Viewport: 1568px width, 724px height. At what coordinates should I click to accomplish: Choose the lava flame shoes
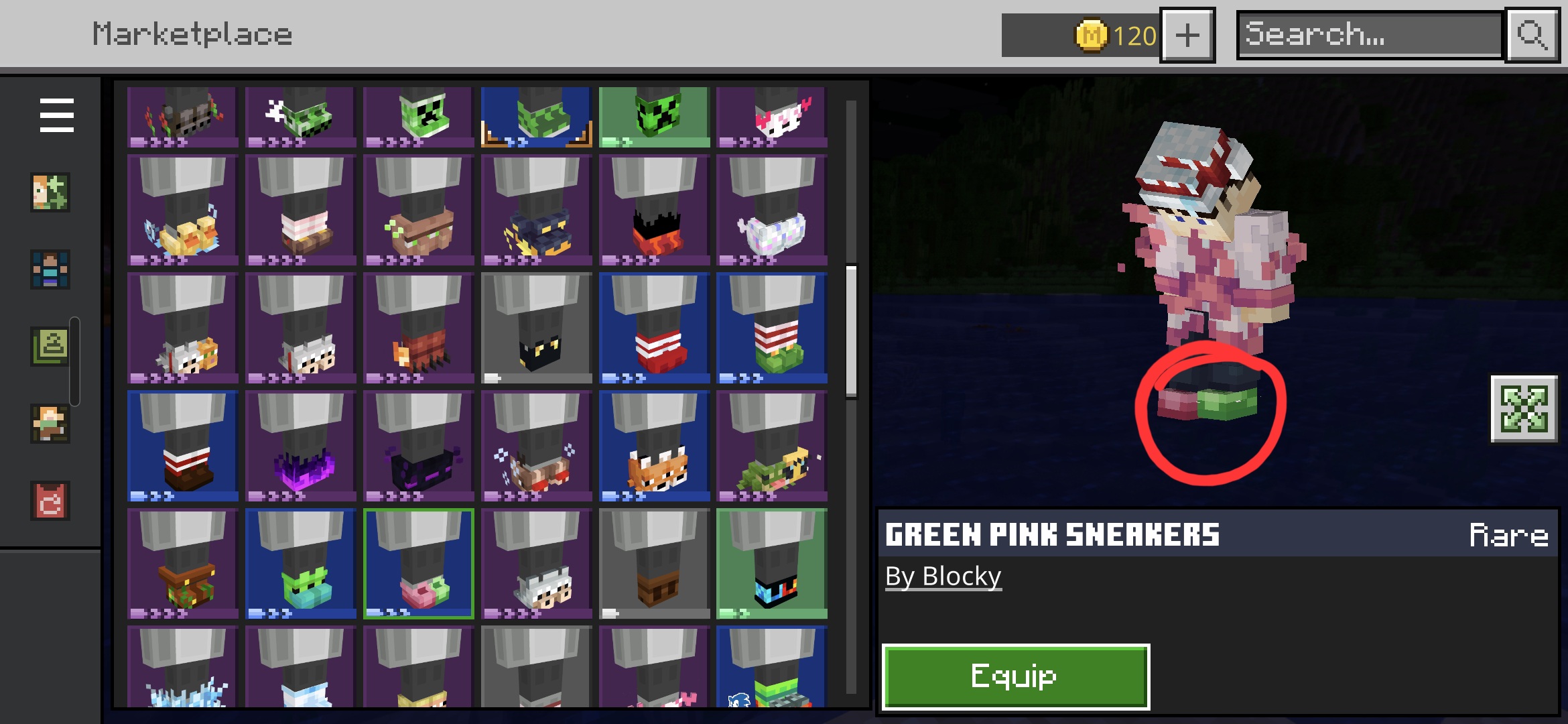coord(654,210)
